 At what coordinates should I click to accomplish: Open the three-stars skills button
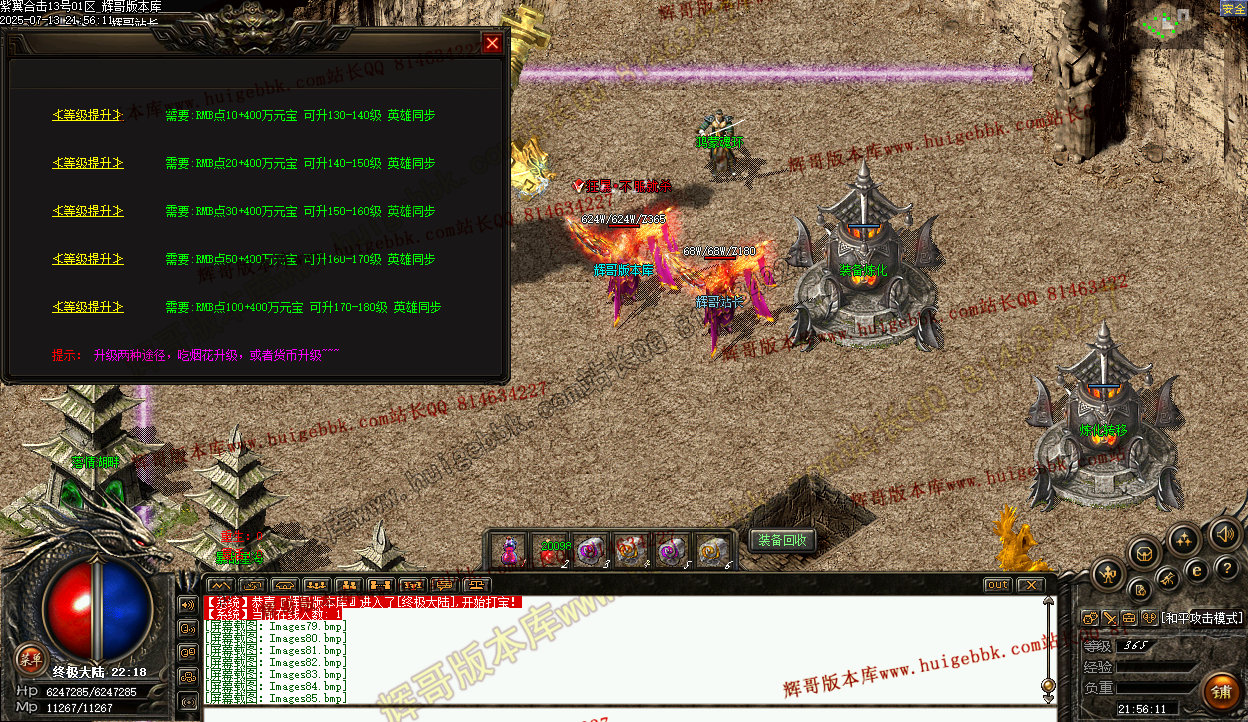pos(1184,540)
